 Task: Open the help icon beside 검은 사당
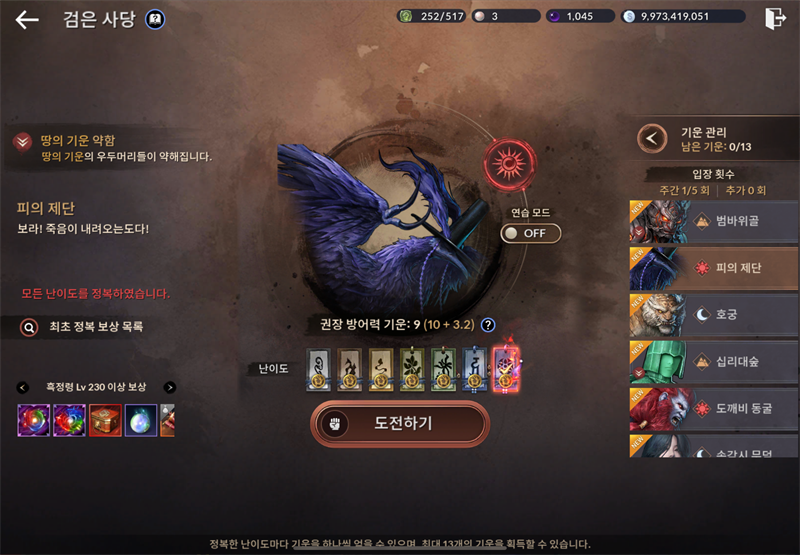tap(155, 19)
